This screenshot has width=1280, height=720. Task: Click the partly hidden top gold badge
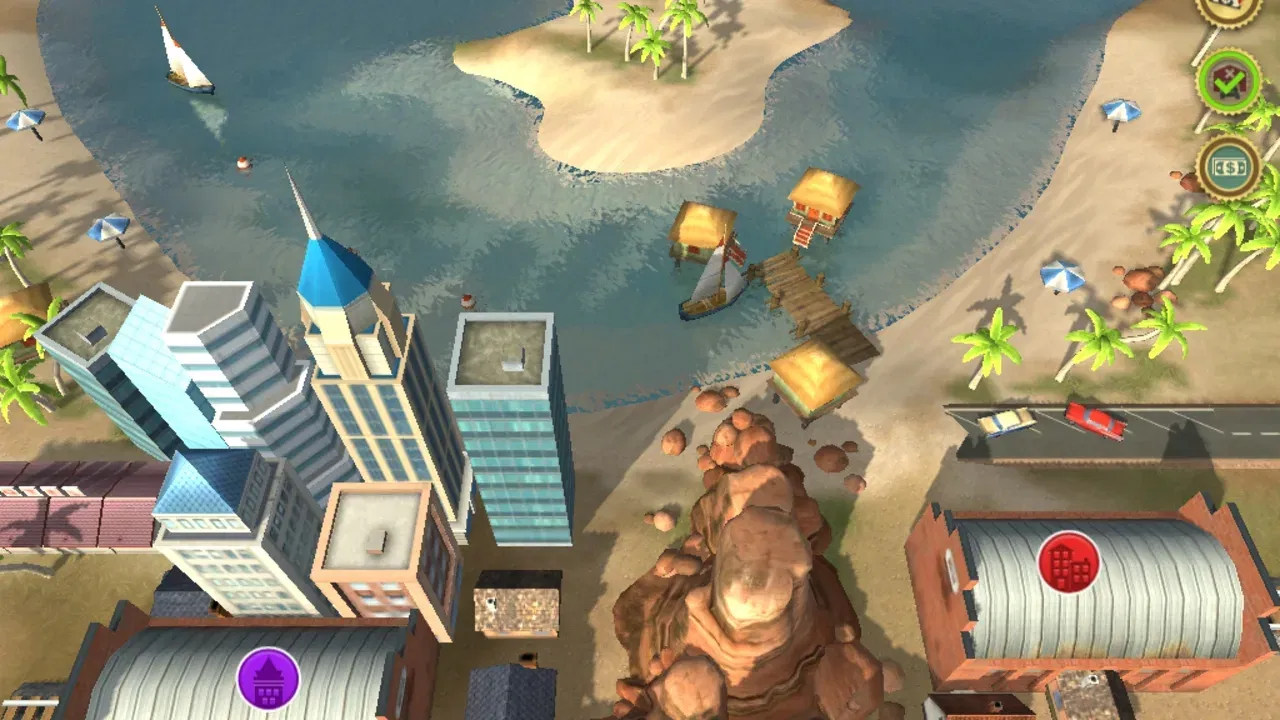click(x=1229, y=9)
